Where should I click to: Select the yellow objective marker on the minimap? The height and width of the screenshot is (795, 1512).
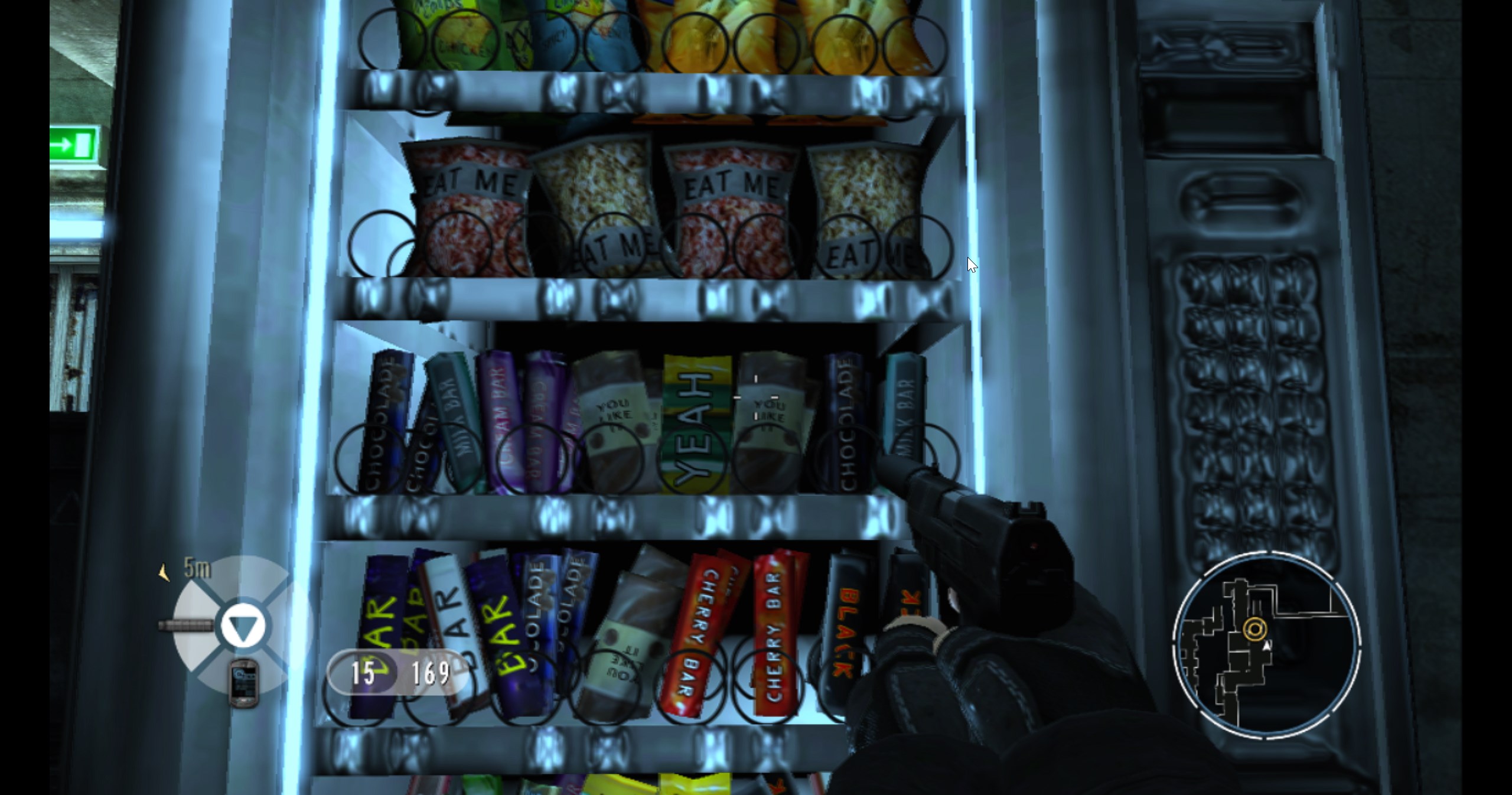pos(1254,630)
